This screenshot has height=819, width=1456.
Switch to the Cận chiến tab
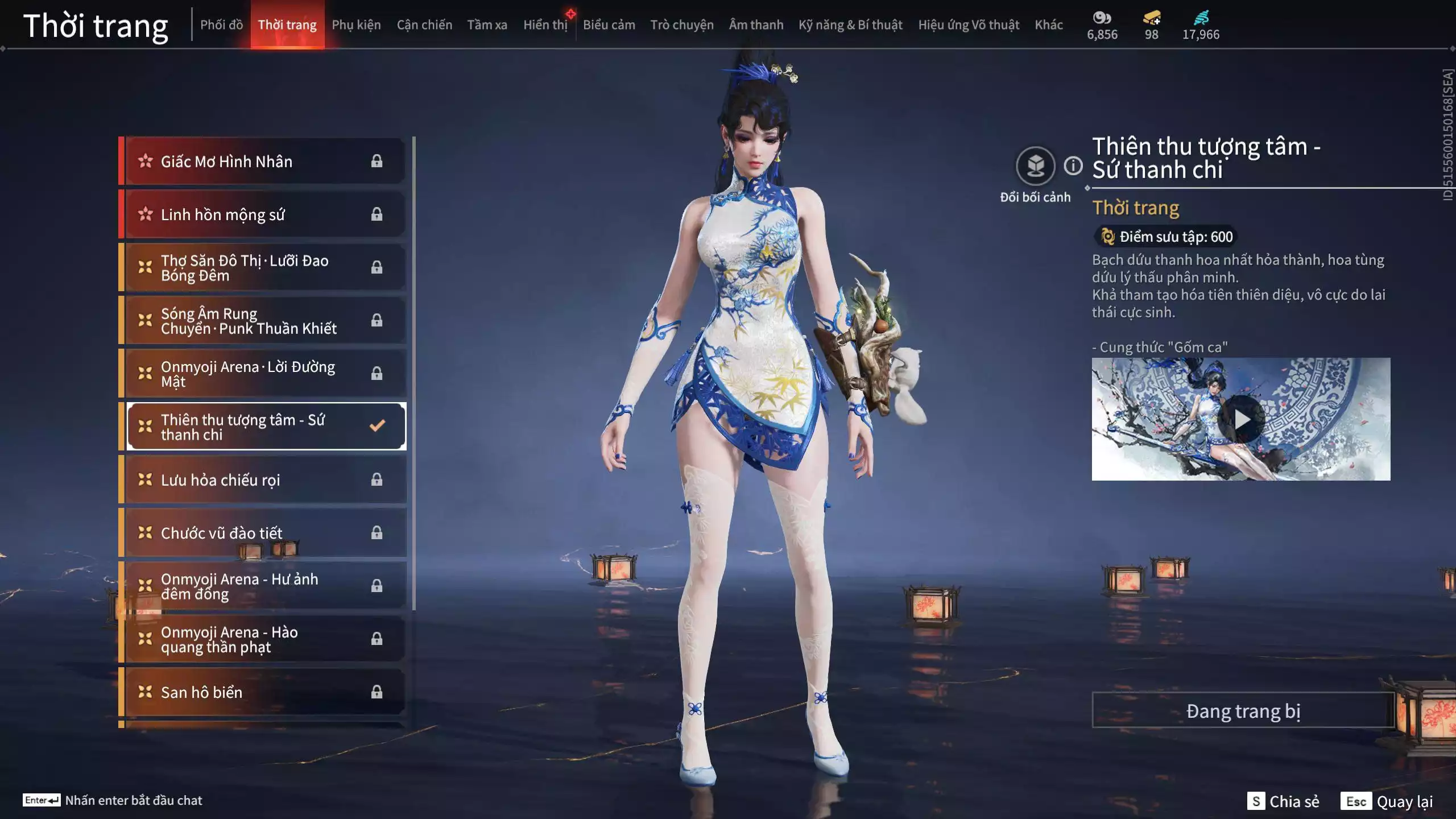[424, 25]
